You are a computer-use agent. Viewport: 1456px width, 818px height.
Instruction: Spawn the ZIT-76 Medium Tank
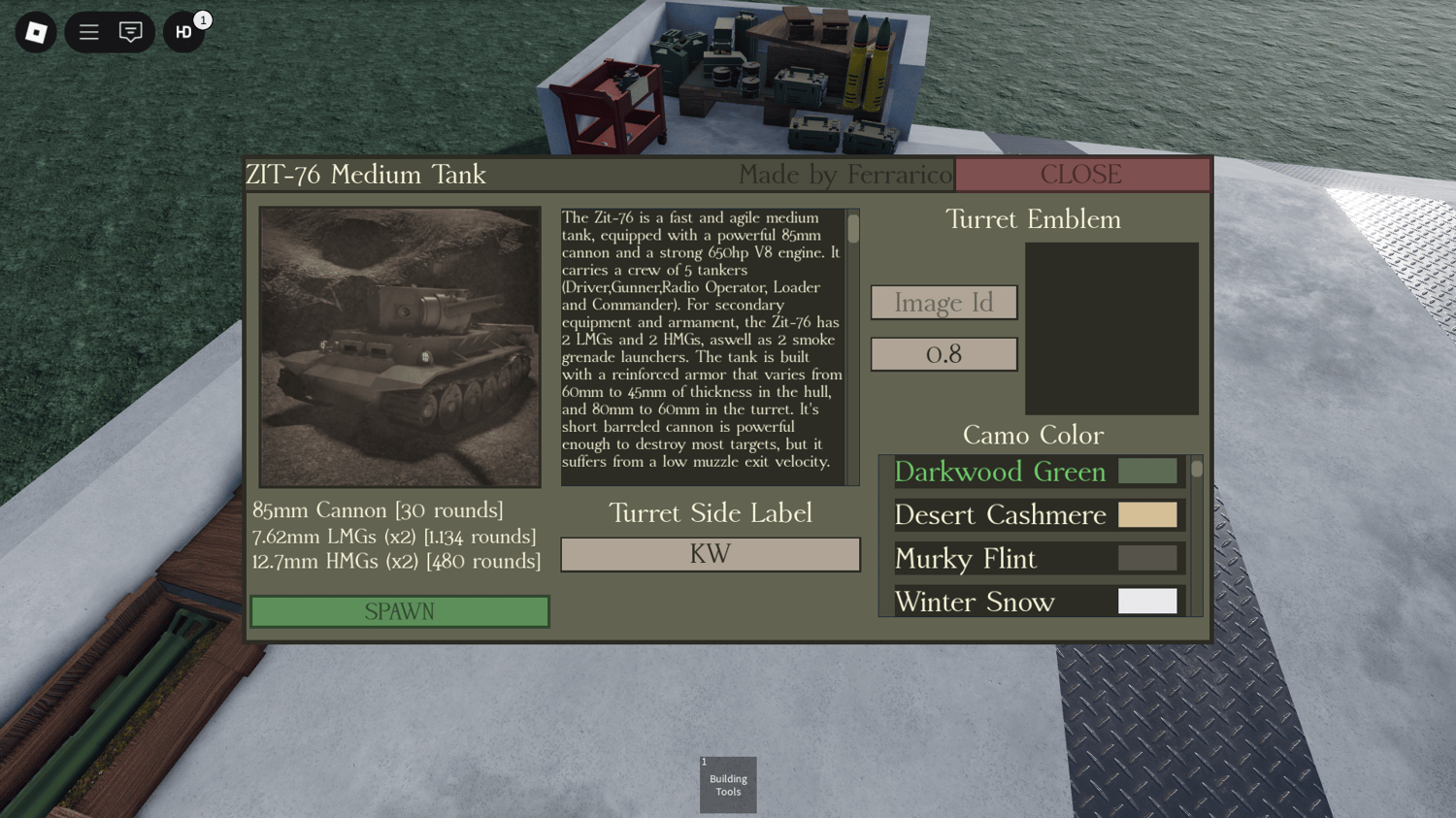pos(400,611)
